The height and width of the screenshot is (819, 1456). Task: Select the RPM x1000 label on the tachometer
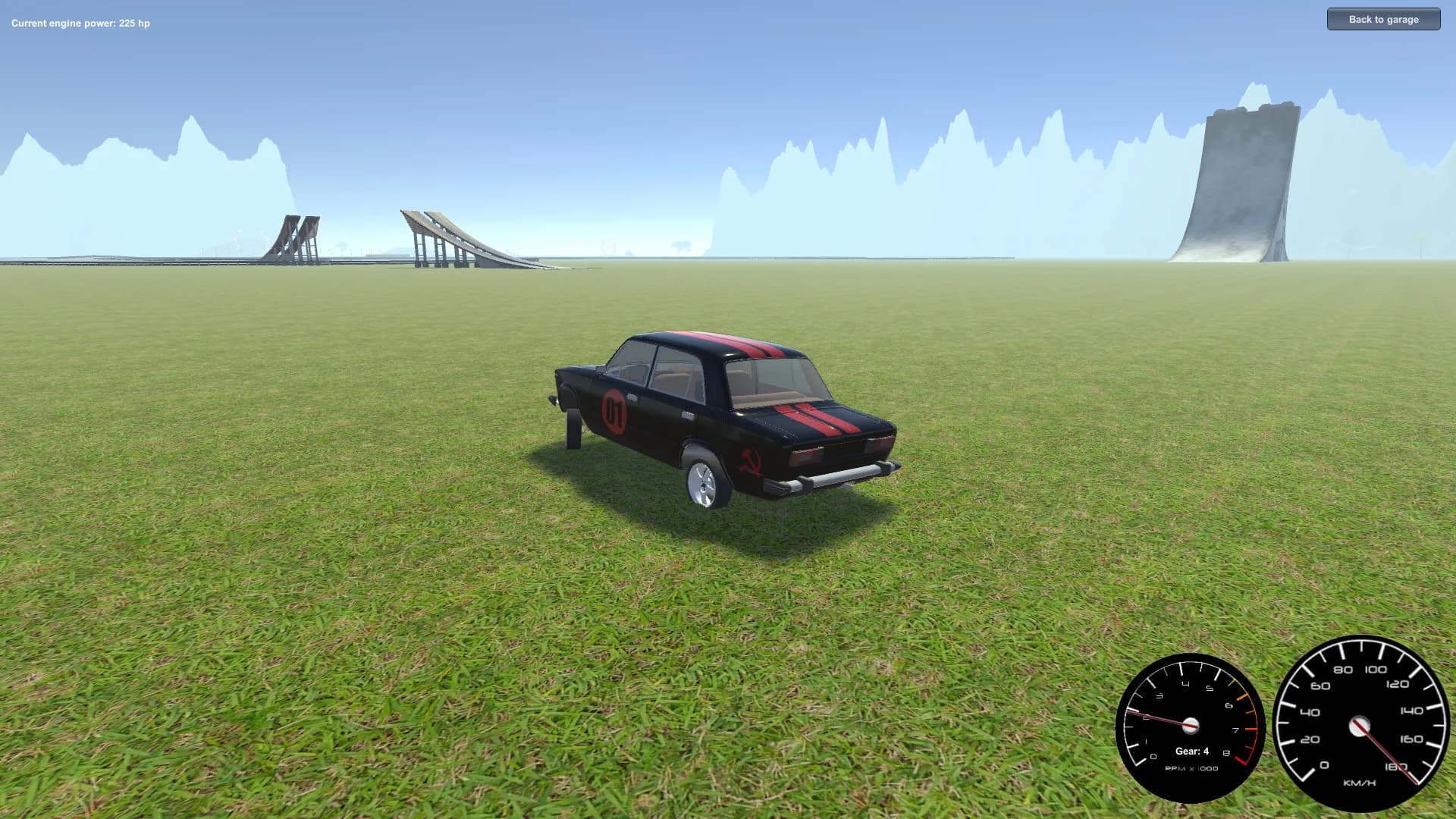(x=1191, y=767)
